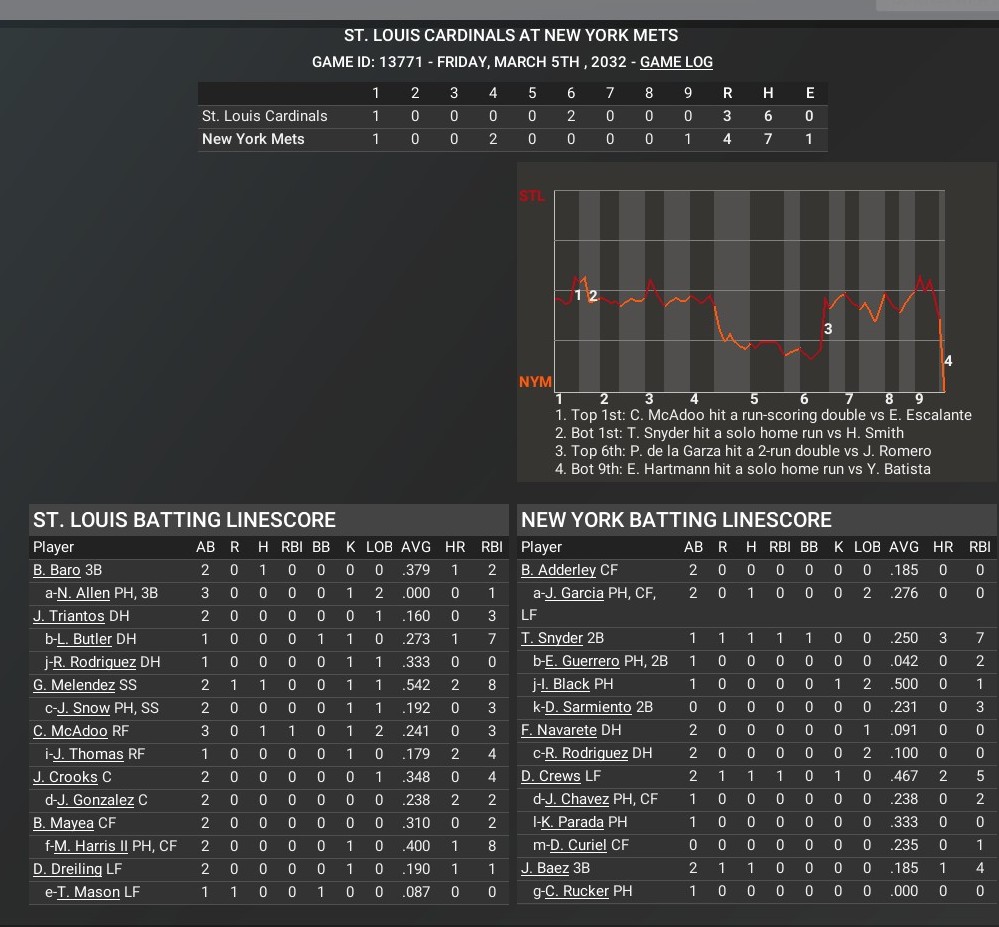View N. Allen's player profile
Viewport: 999px width, 927px height.
point(83,593)
